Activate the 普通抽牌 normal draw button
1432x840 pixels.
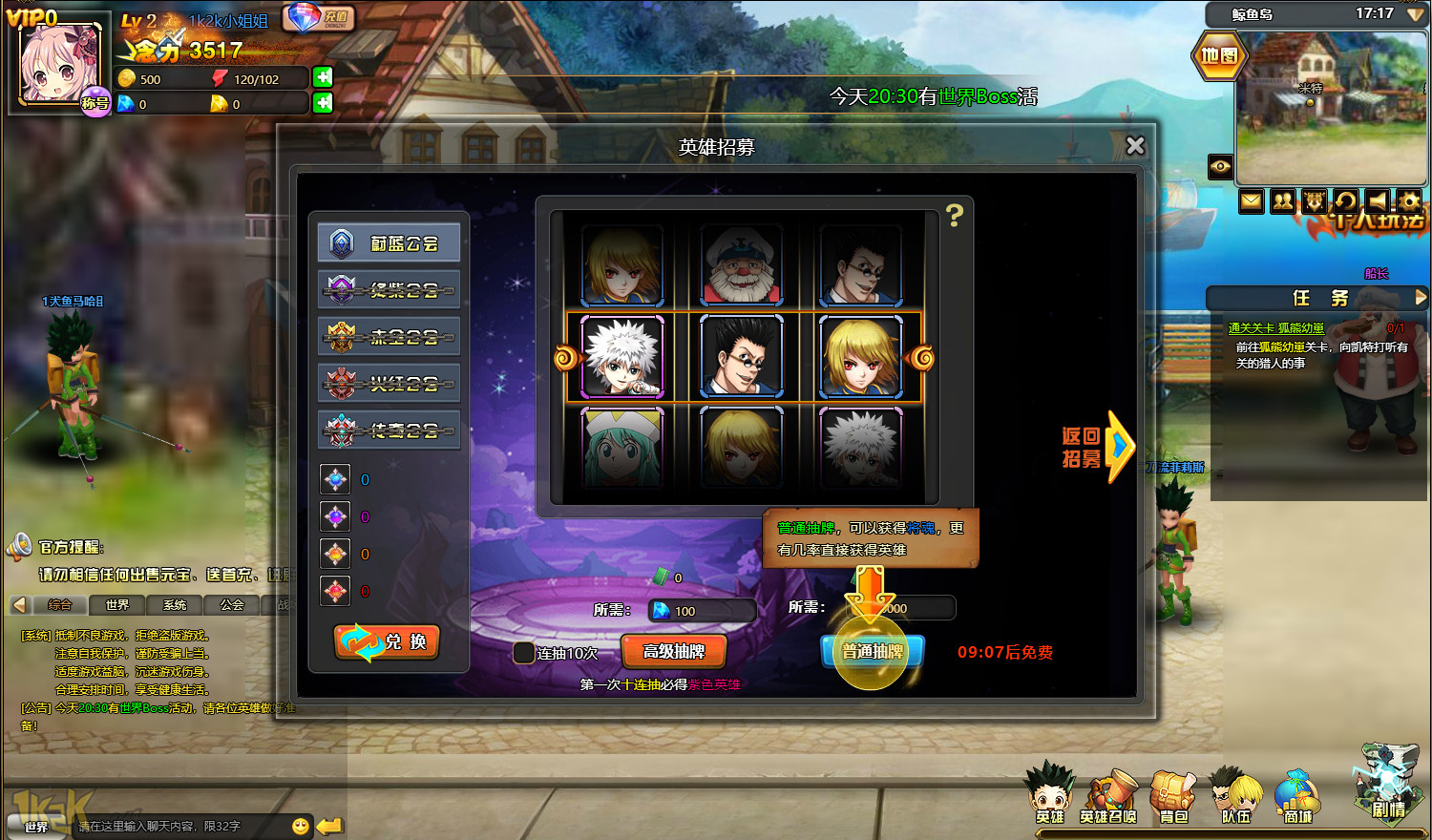click(873, 652)
